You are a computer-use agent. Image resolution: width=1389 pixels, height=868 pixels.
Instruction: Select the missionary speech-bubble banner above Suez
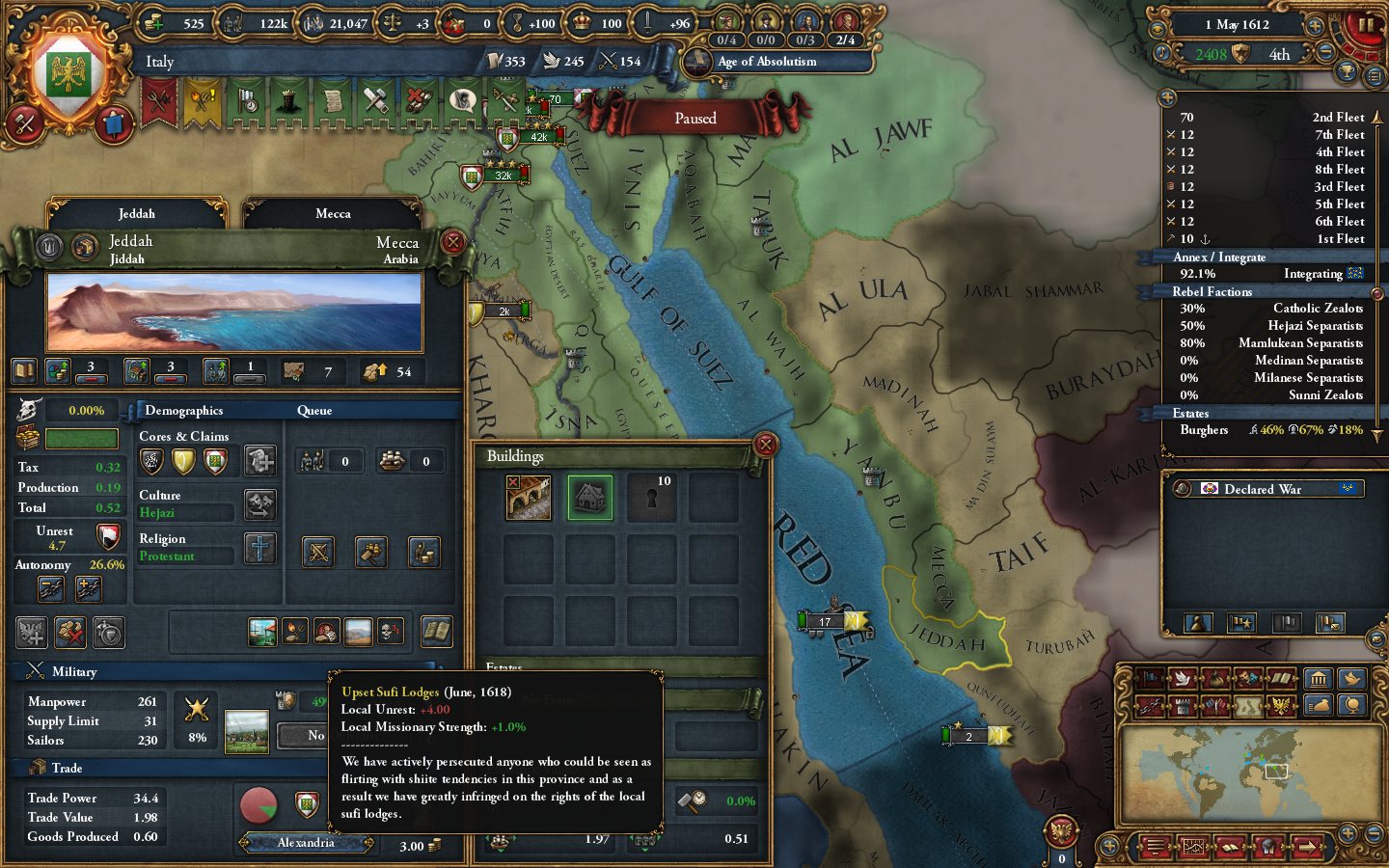tap(461, 100)
